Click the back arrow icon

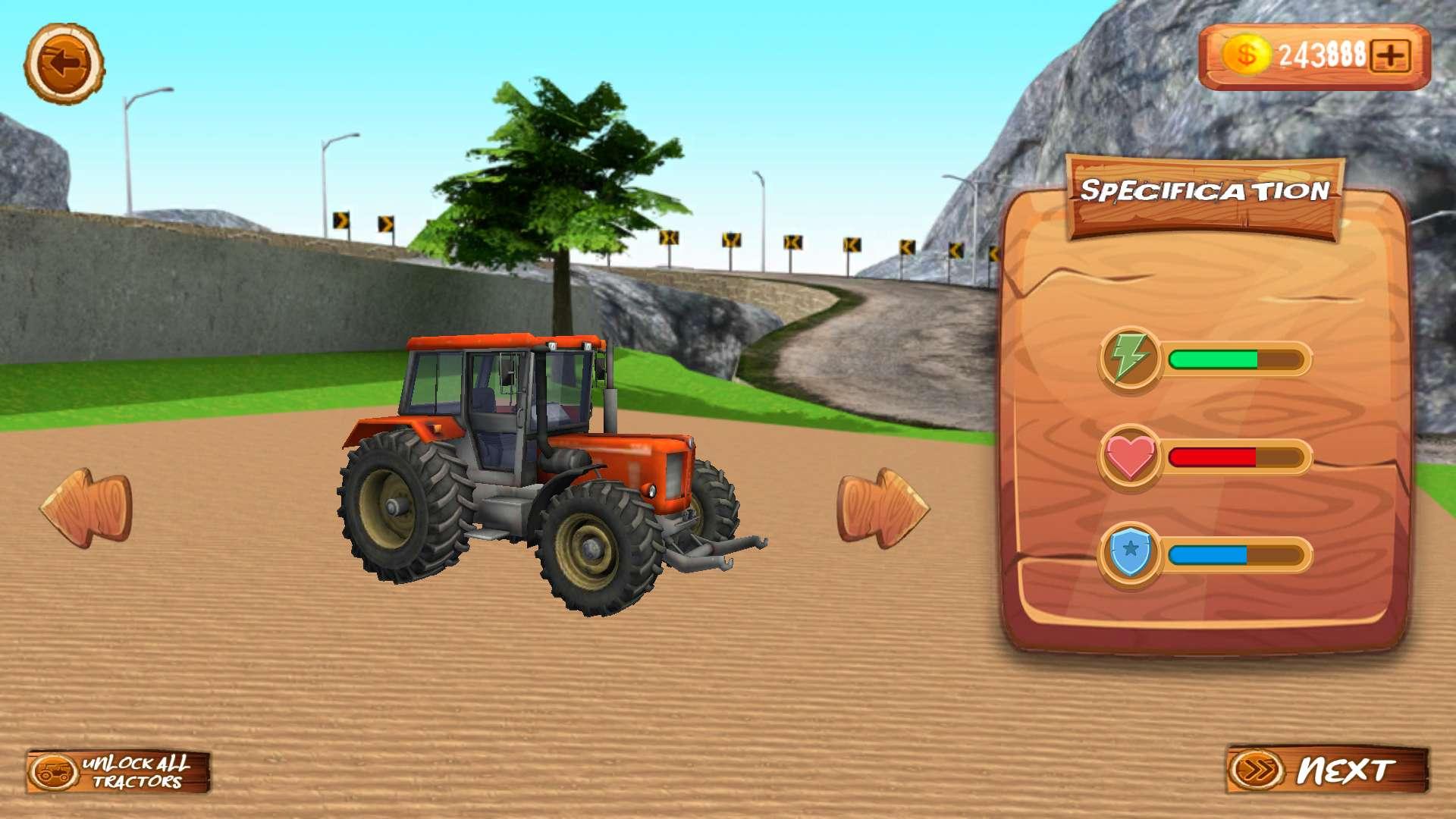point(67,64)
